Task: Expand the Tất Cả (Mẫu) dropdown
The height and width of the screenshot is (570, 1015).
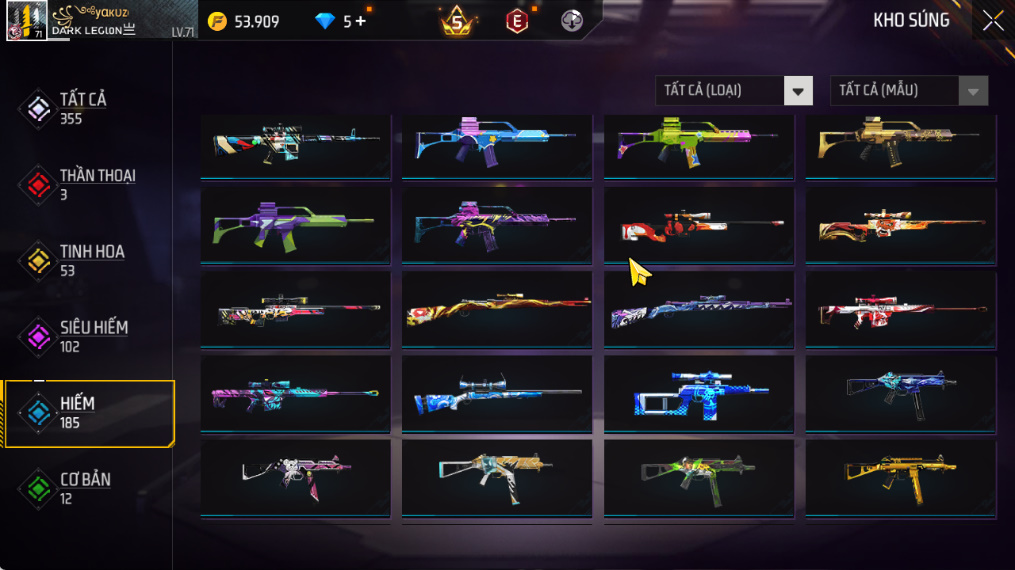Action: (908, 91)
